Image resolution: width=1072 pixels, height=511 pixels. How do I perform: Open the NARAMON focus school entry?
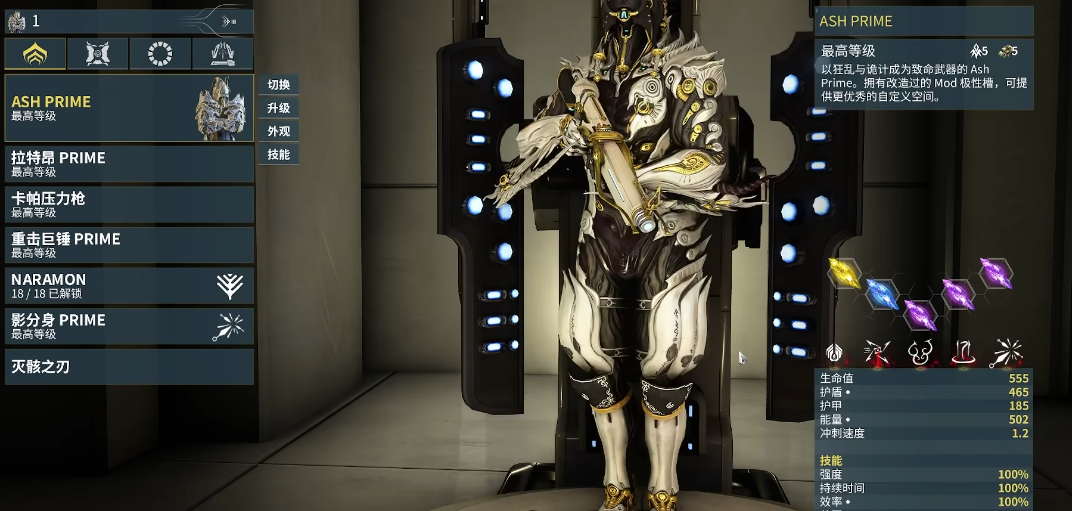pos(129,285)
